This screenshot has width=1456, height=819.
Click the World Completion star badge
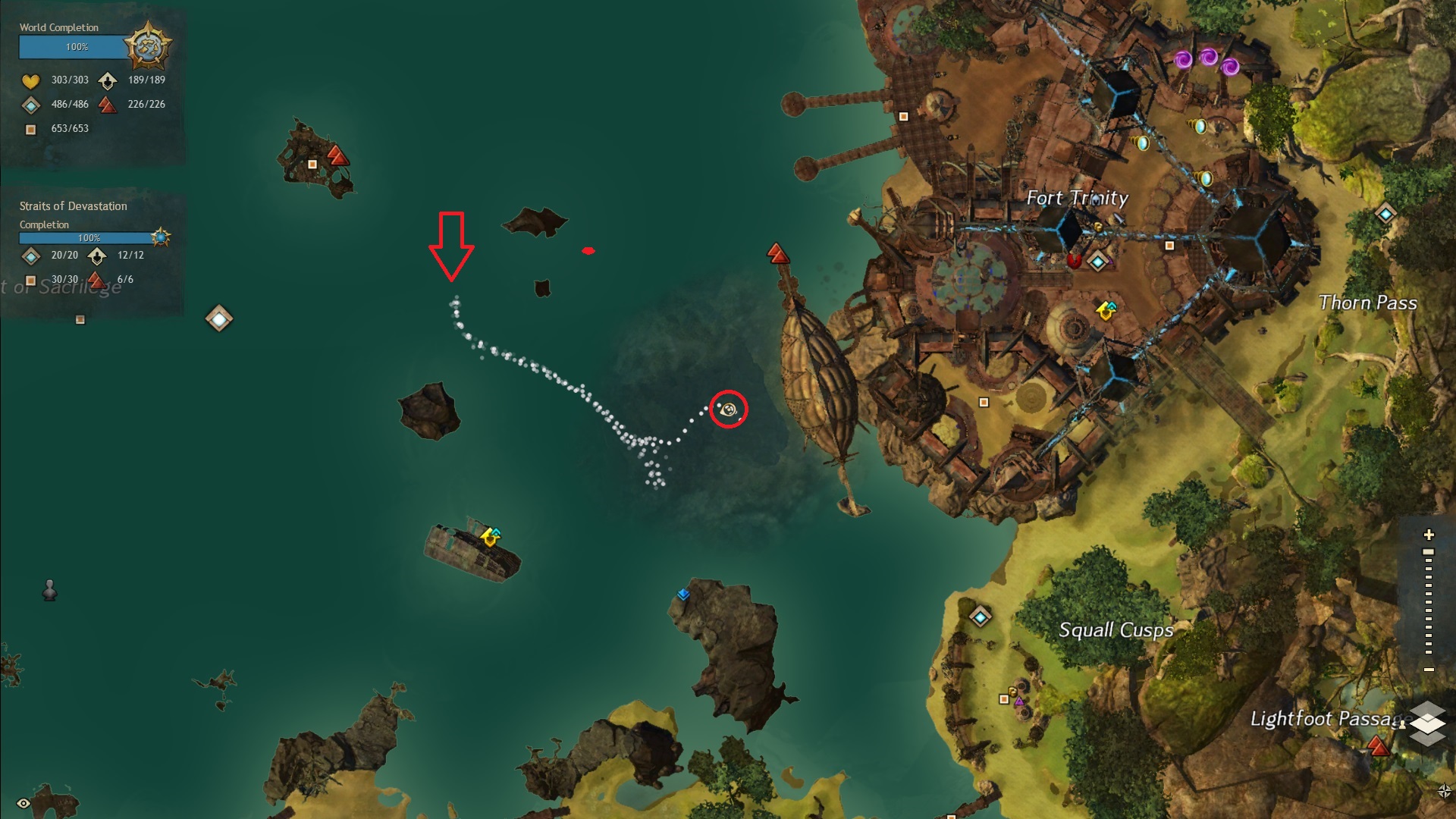(148, 47)
